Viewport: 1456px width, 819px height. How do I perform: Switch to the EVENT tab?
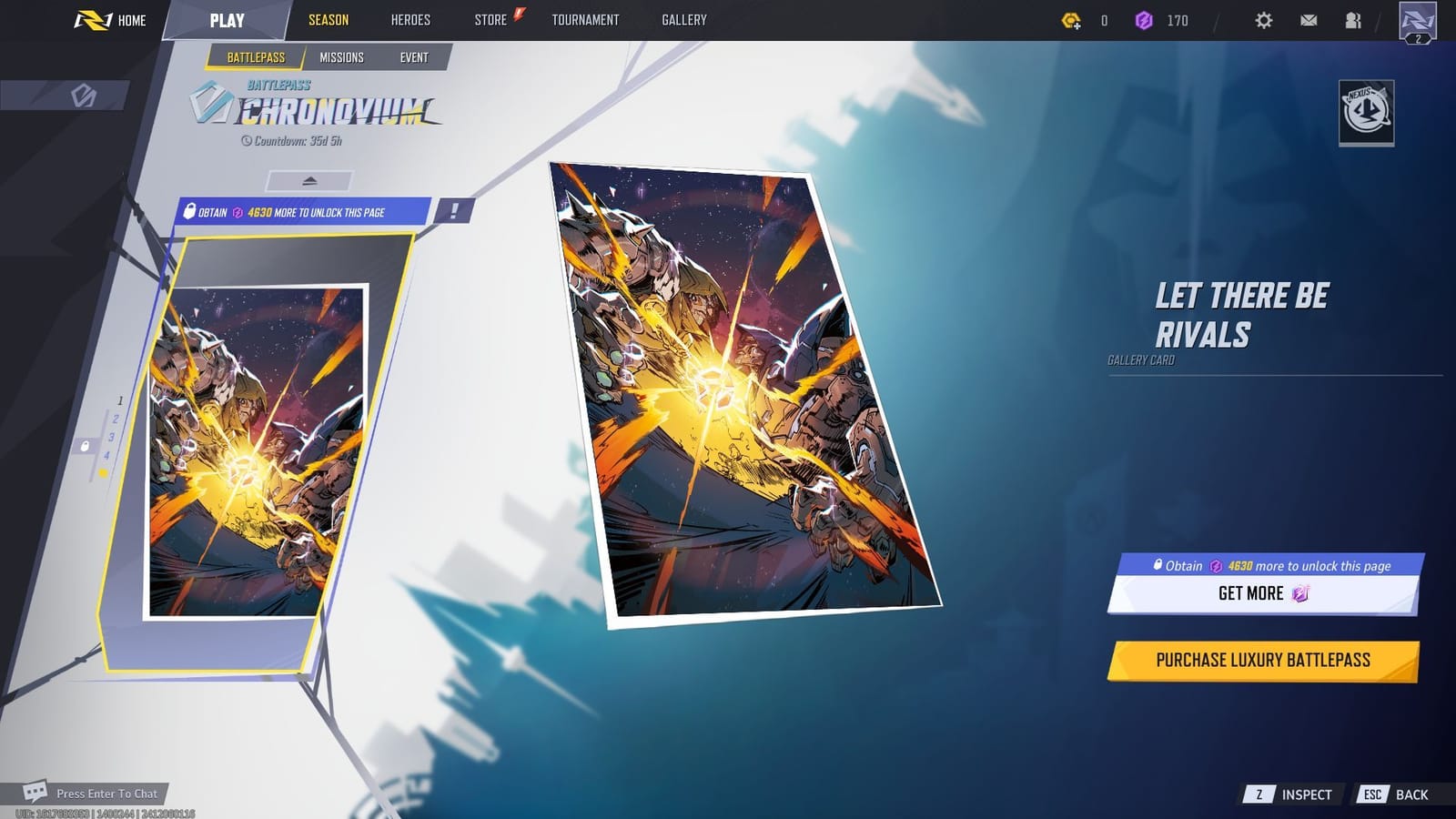tap(414, 56)
